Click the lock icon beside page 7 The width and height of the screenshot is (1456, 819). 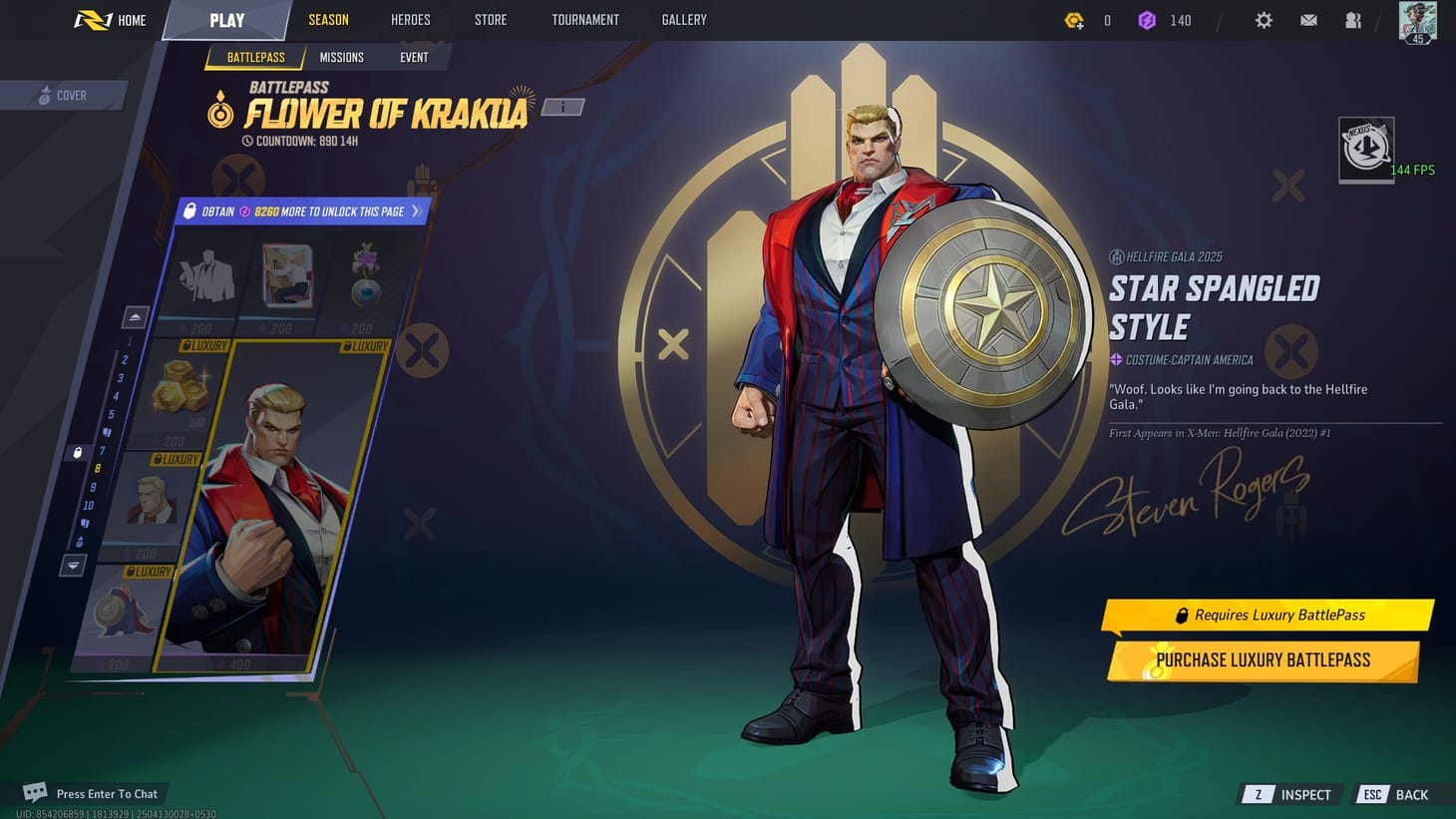(x=78, y=452)
